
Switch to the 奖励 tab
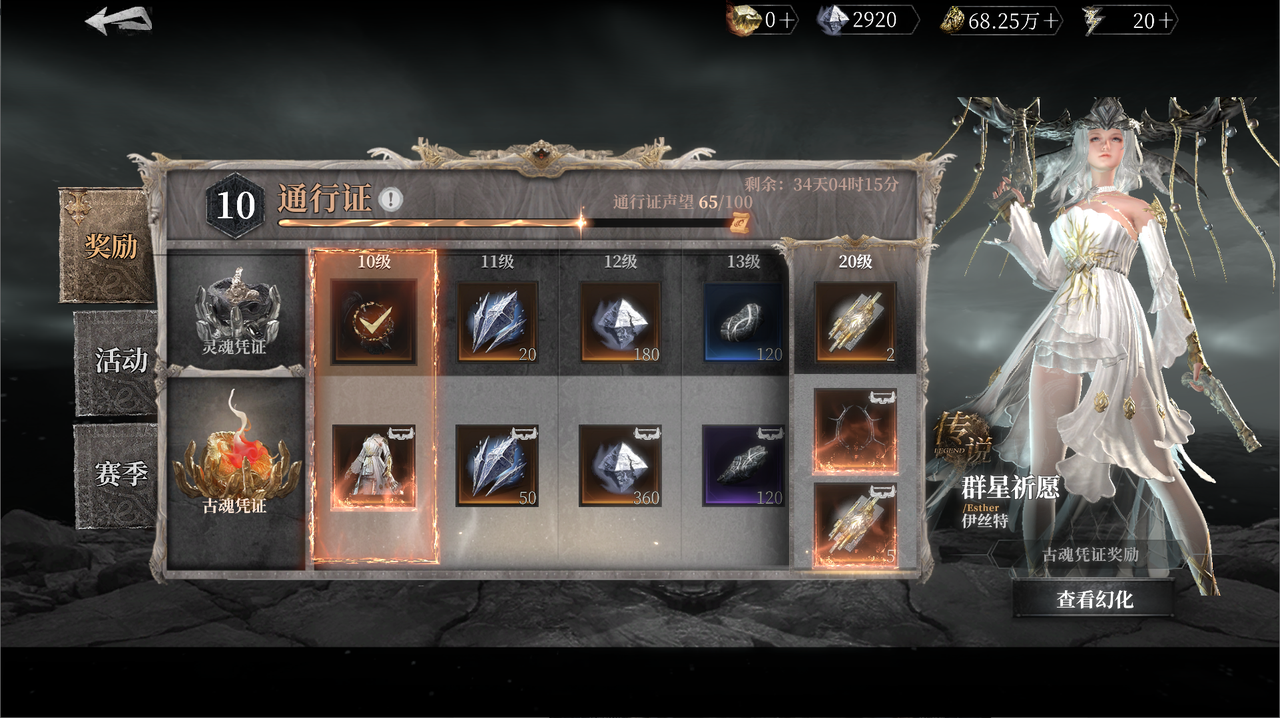(x=109, y=246)
